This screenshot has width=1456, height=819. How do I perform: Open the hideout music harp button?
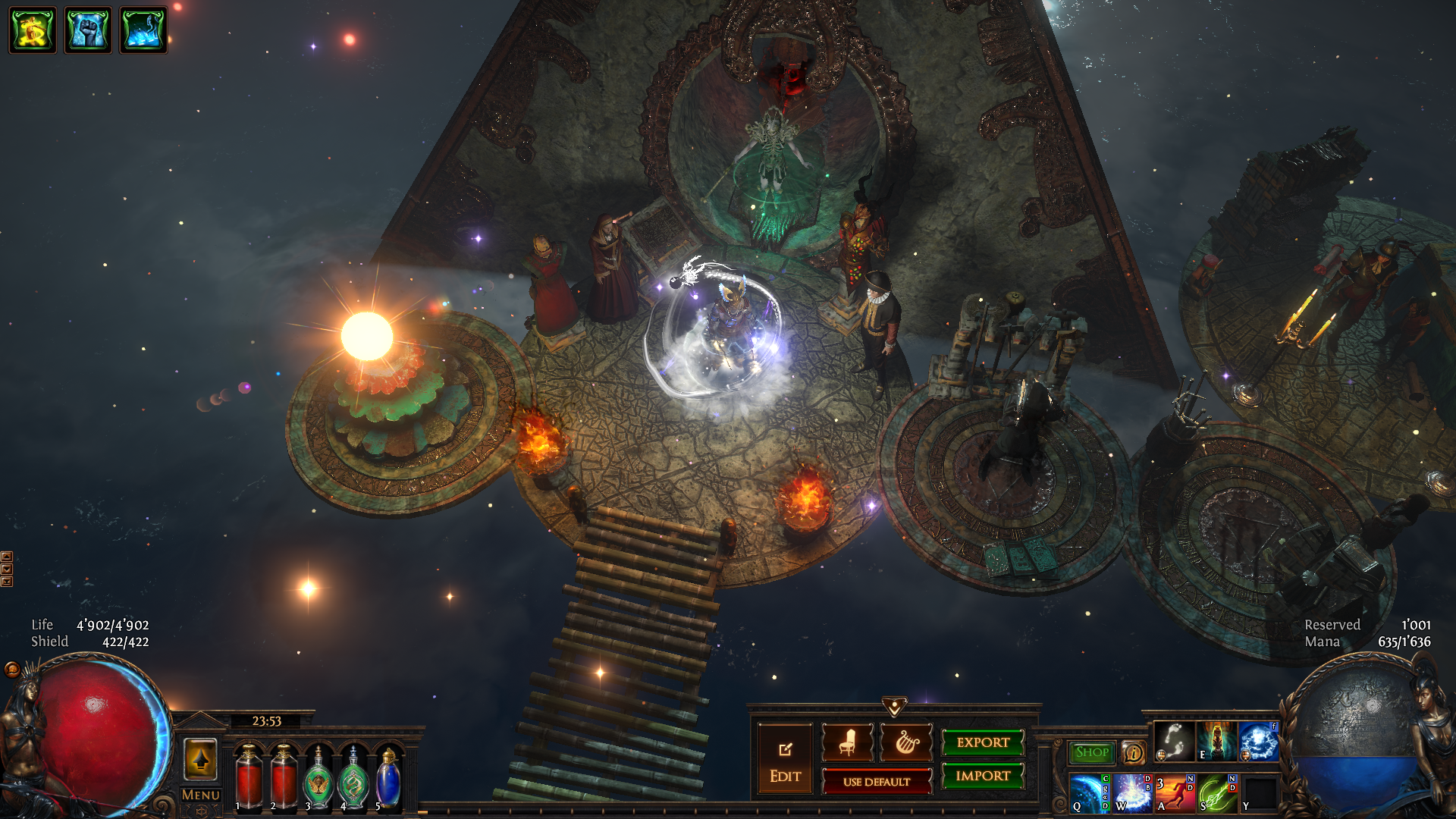[906, 742]
